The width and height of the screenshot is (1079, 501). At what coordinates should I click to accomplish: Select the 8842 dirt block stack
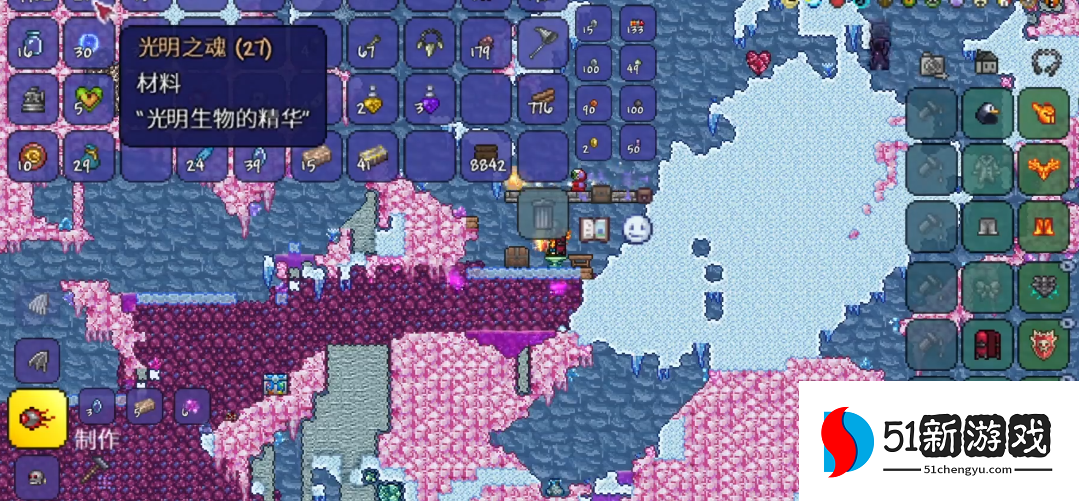486,157
